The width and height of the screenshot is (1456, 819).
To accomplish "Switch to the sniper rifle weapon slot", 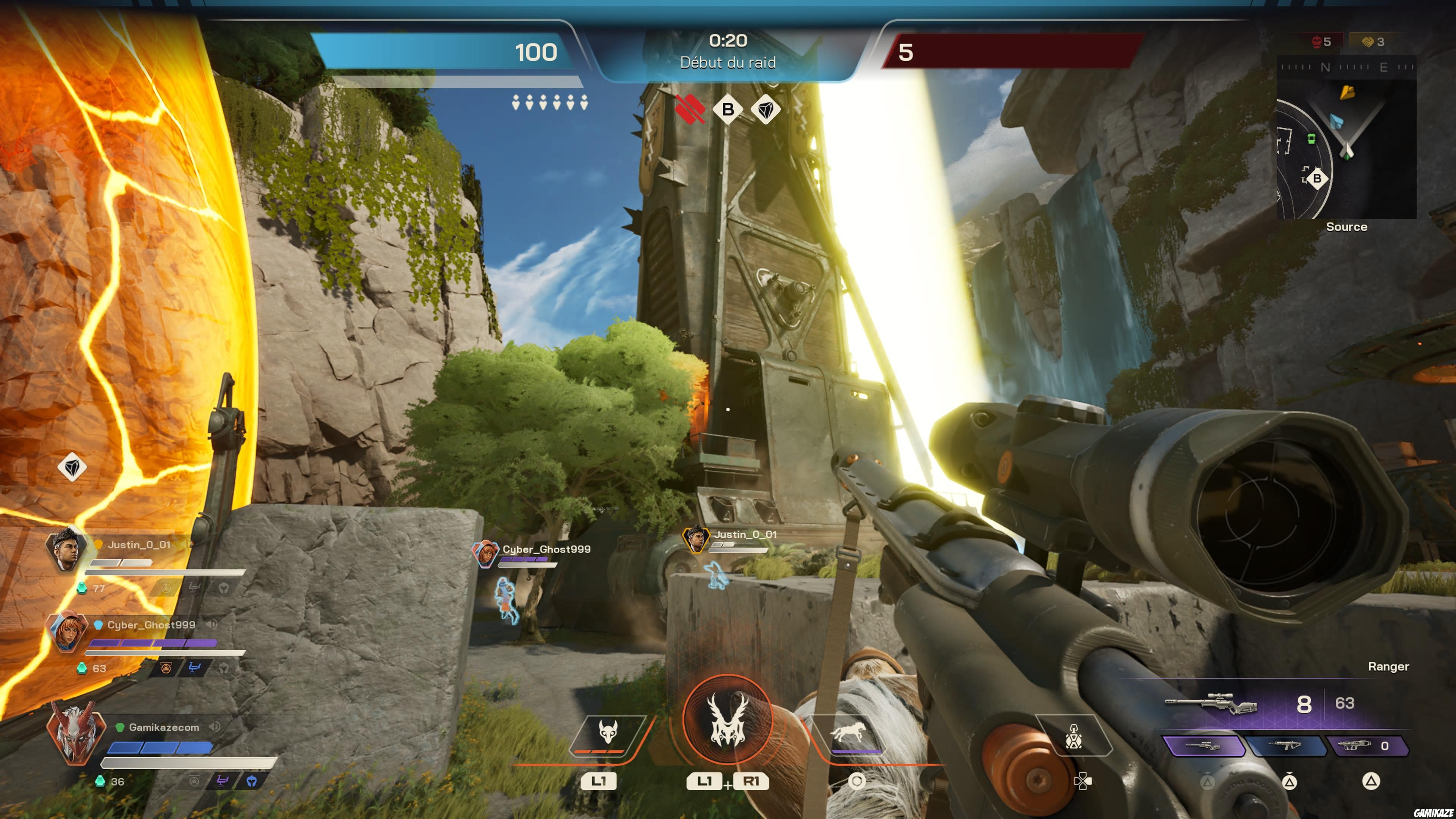I will pos(1204,746).
